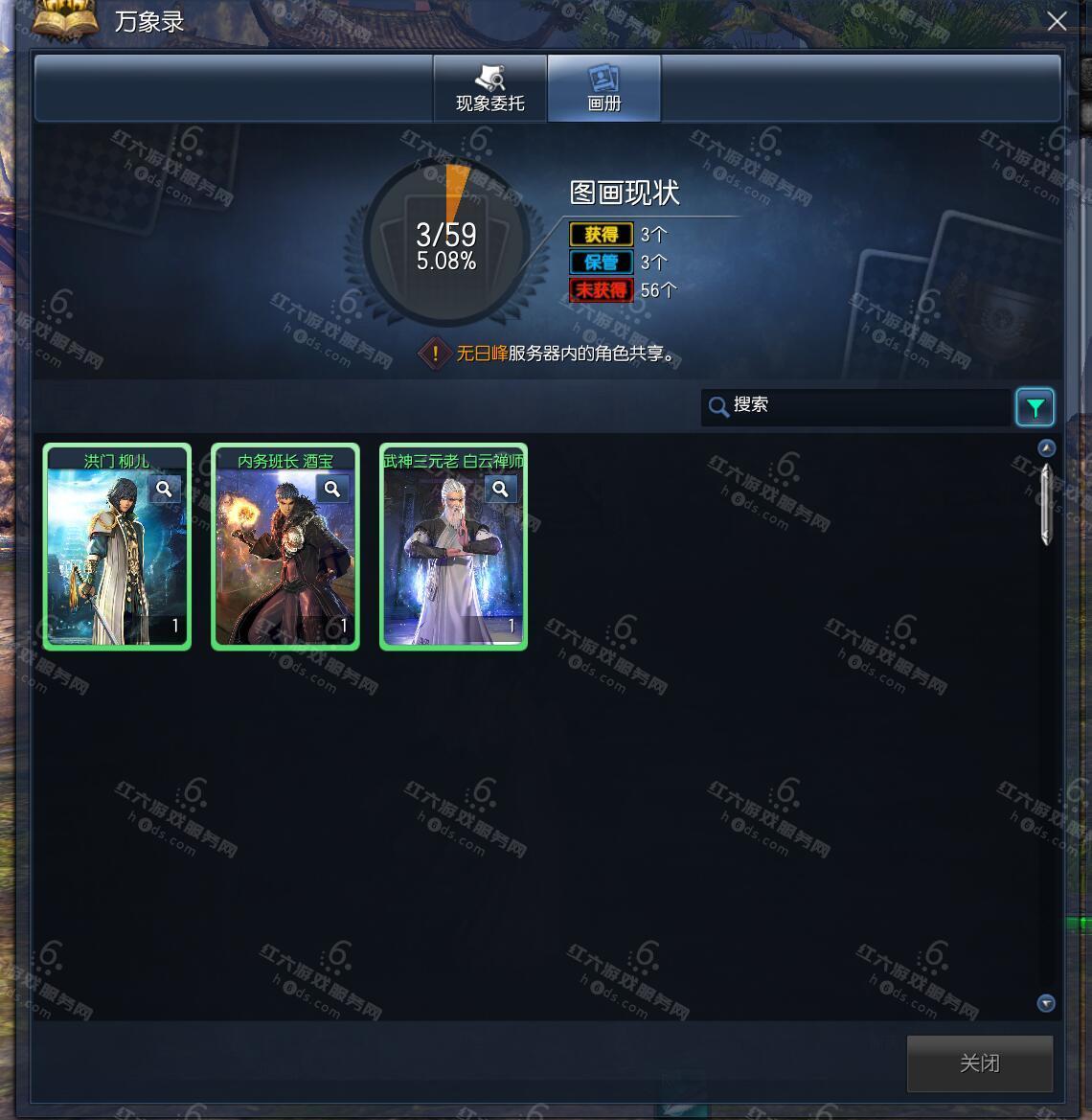This screenshot has width=1092, height=1120.
Task: Zoom in on 内务班长 酒宝 portrait
Action: [x=332, y=490]
